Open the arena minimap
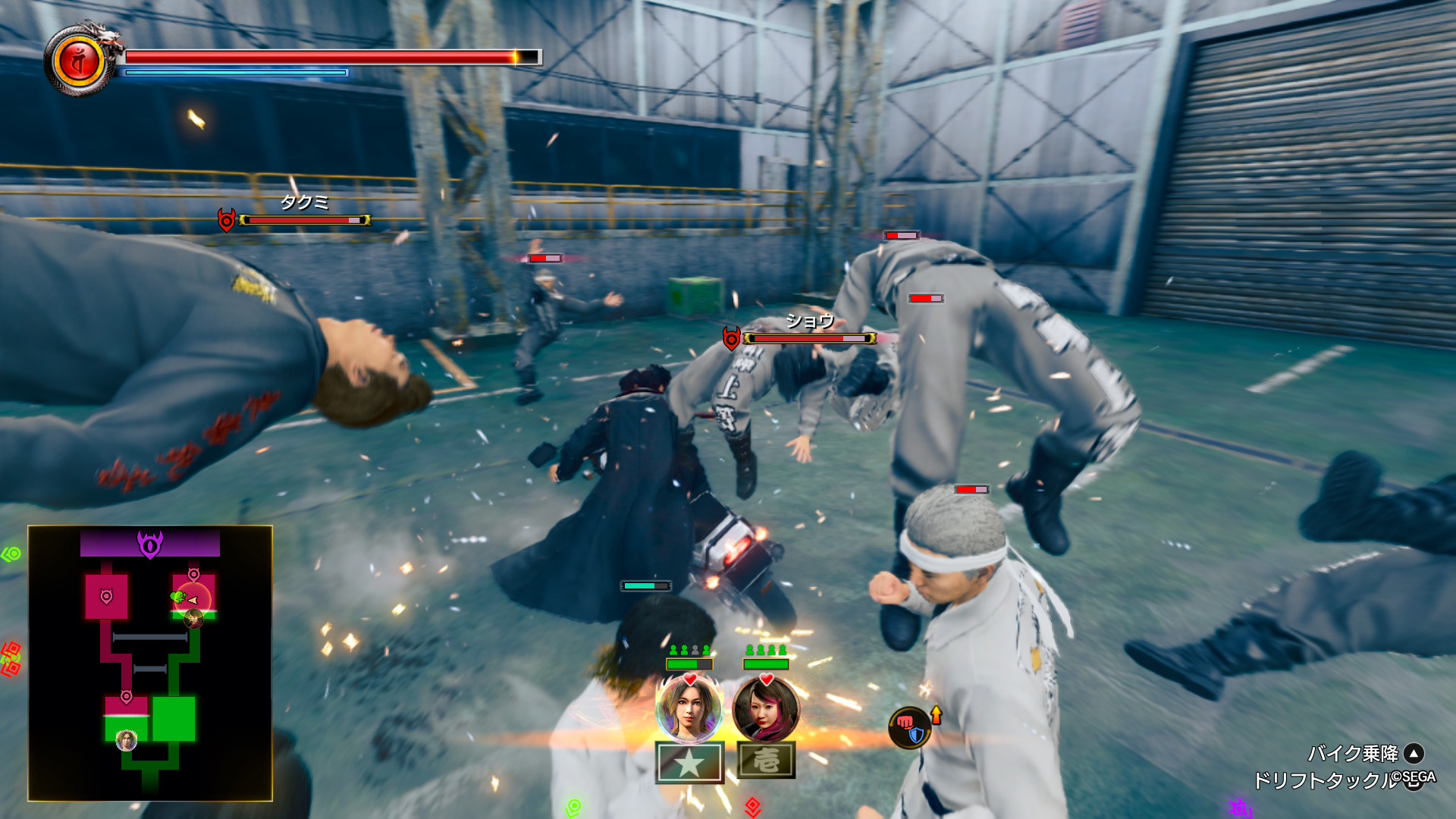 pos(150,663)
